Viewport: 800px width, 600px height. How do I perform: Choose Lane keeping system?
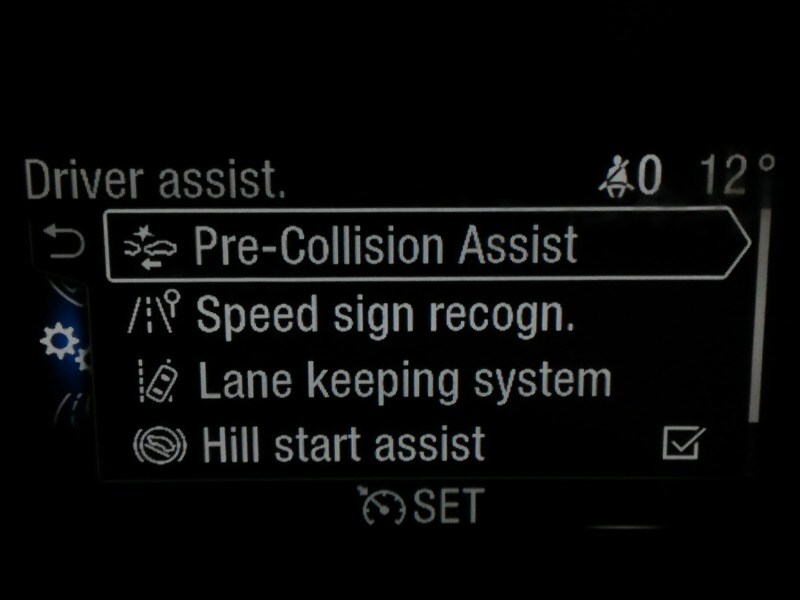click(x=403, y=381)
